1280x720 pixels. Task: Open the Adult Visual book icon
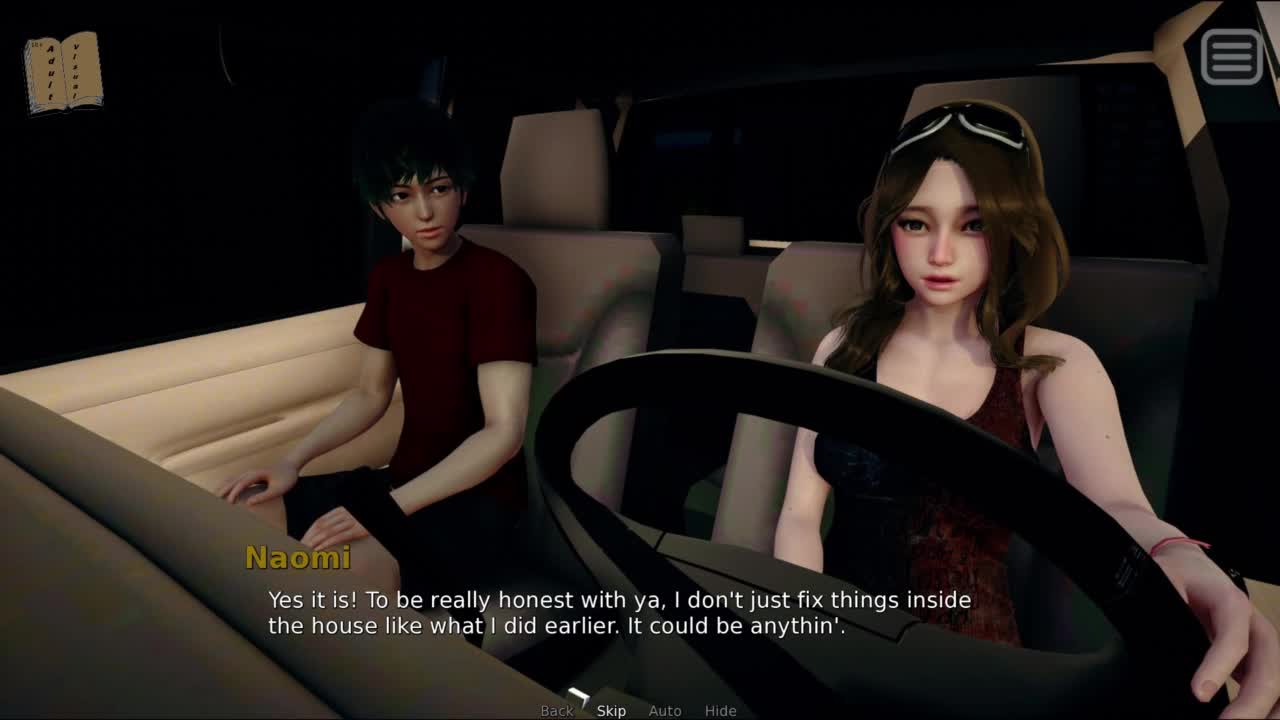click(x=63, y=72)
